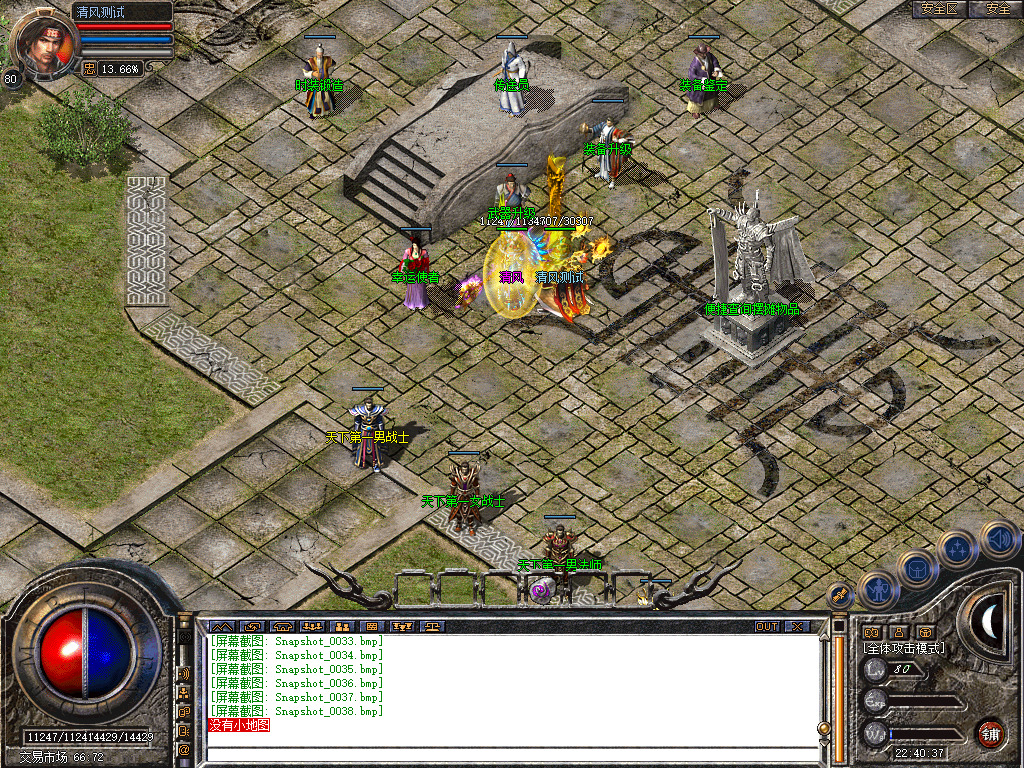The width and height of the screenshot is (1024, 768).
Task: Select the purple swirl item in belt slot
Action: click(541, 591)
